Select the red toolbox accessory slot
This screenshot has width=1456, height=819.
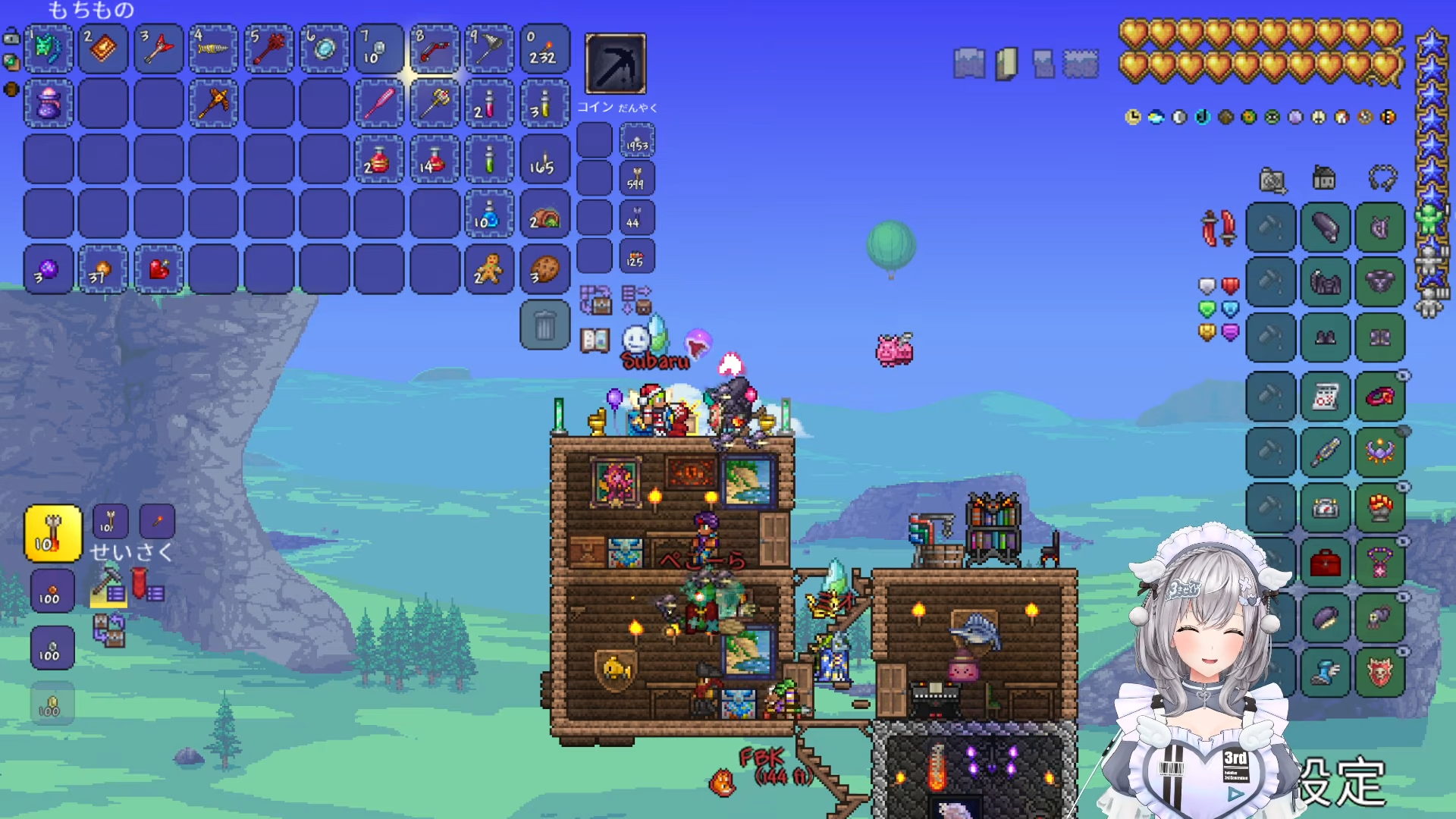1325,563
